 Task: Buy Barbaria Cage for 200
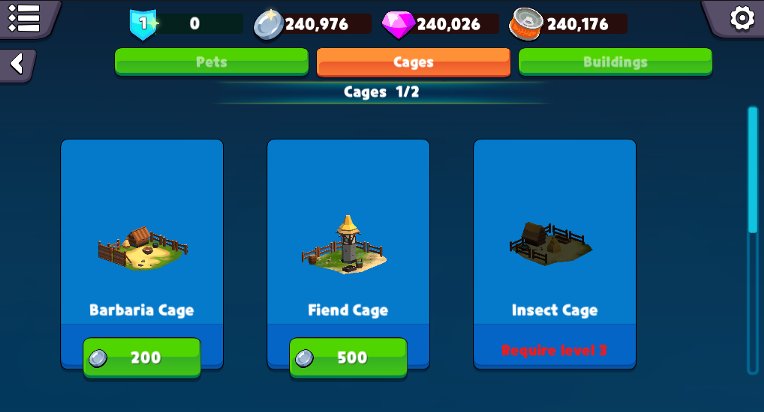[142, 358]
